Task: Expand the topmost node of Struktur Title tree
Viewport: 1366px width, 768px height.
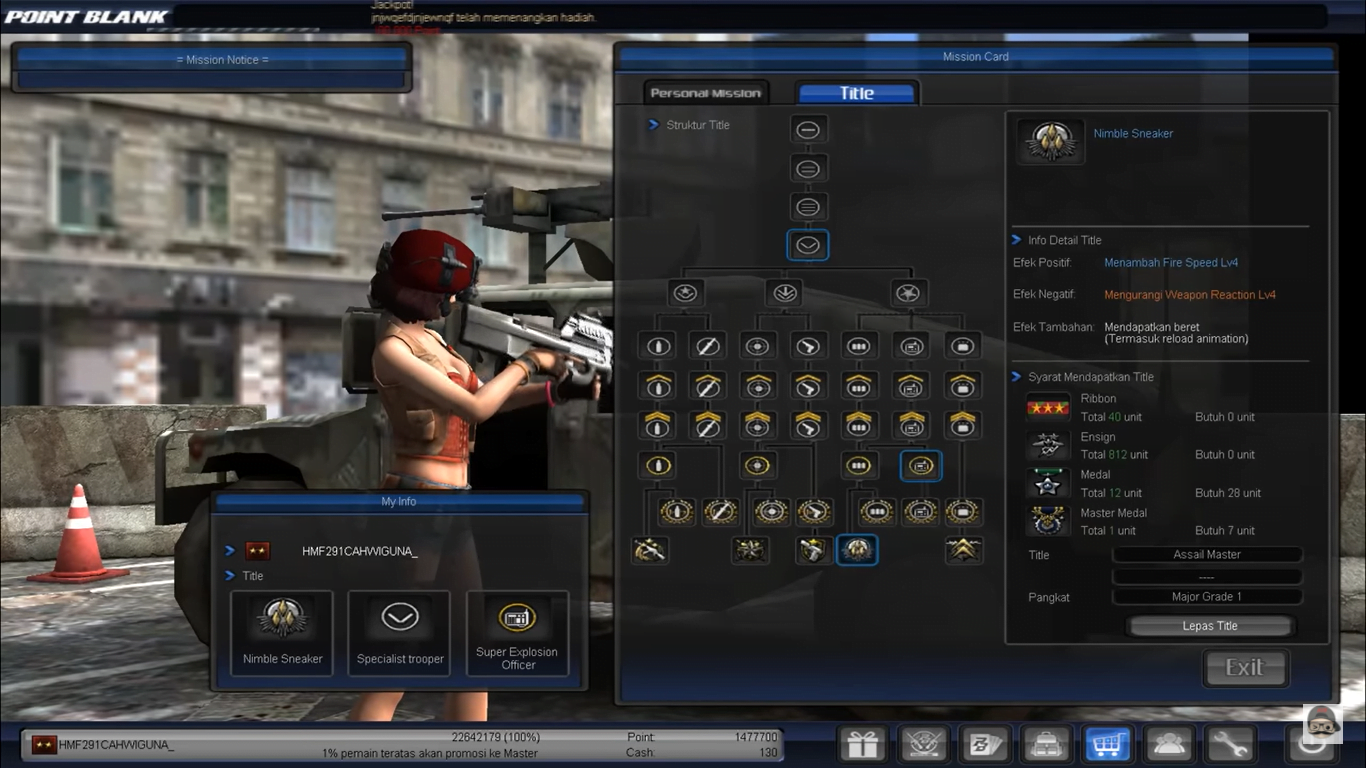Action: (x=808, y=128)
